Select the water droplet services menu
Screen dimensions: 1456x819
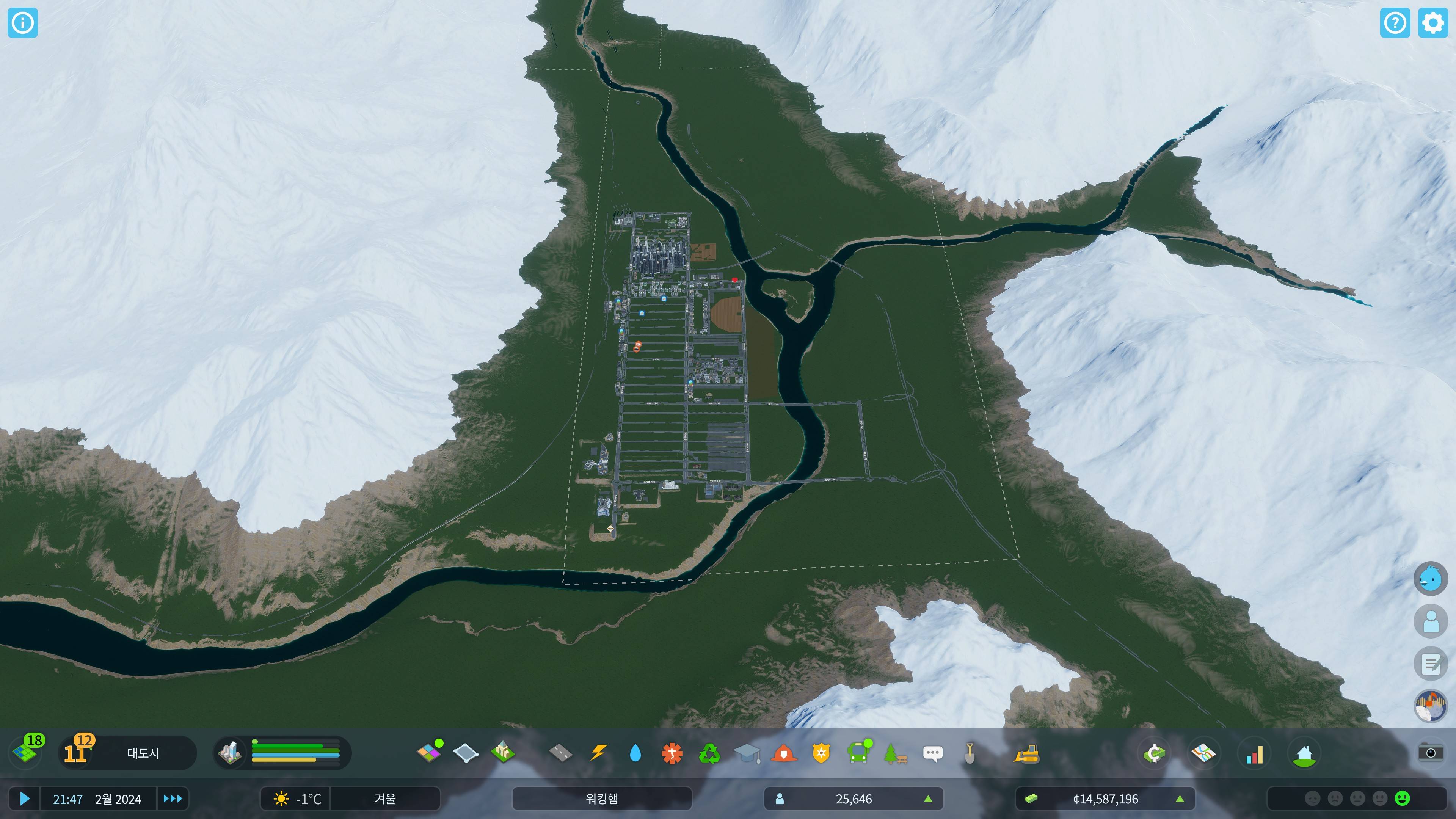(635, 753)
